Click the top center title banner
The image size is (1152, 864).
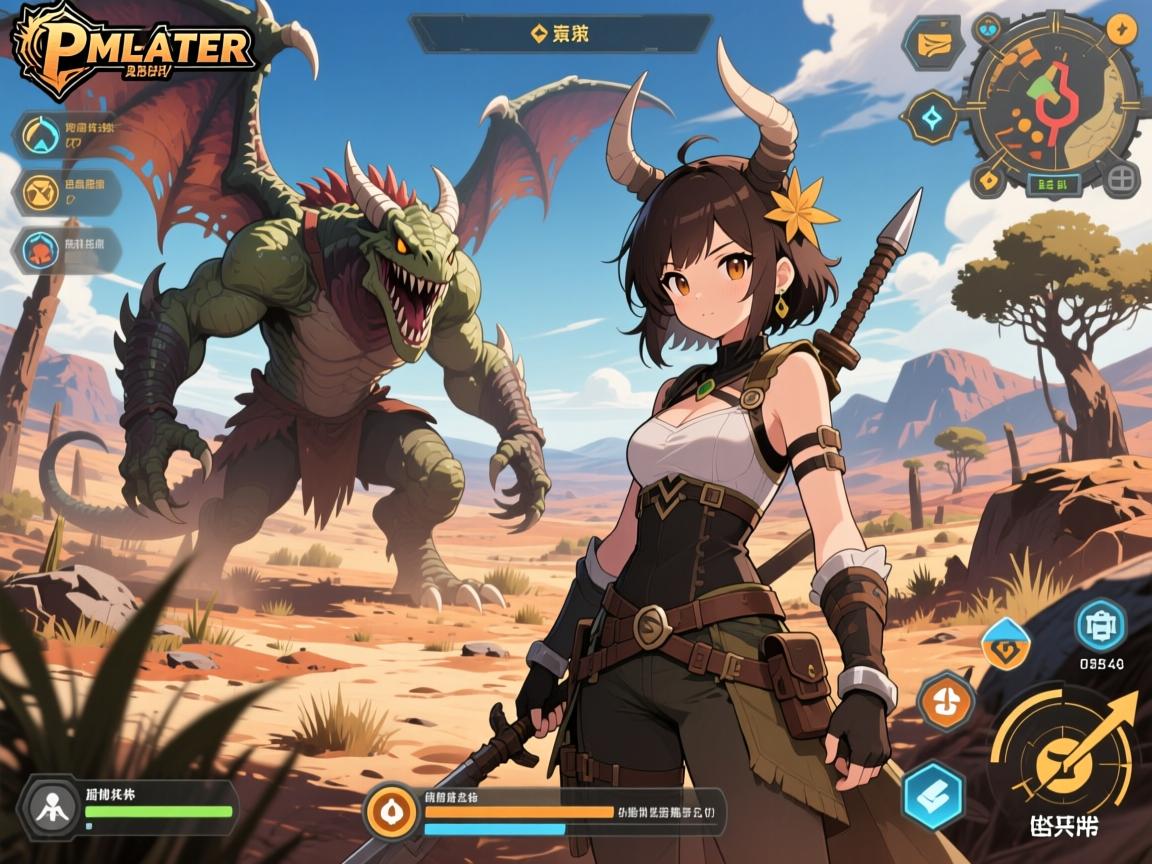(x=560, y=33)
